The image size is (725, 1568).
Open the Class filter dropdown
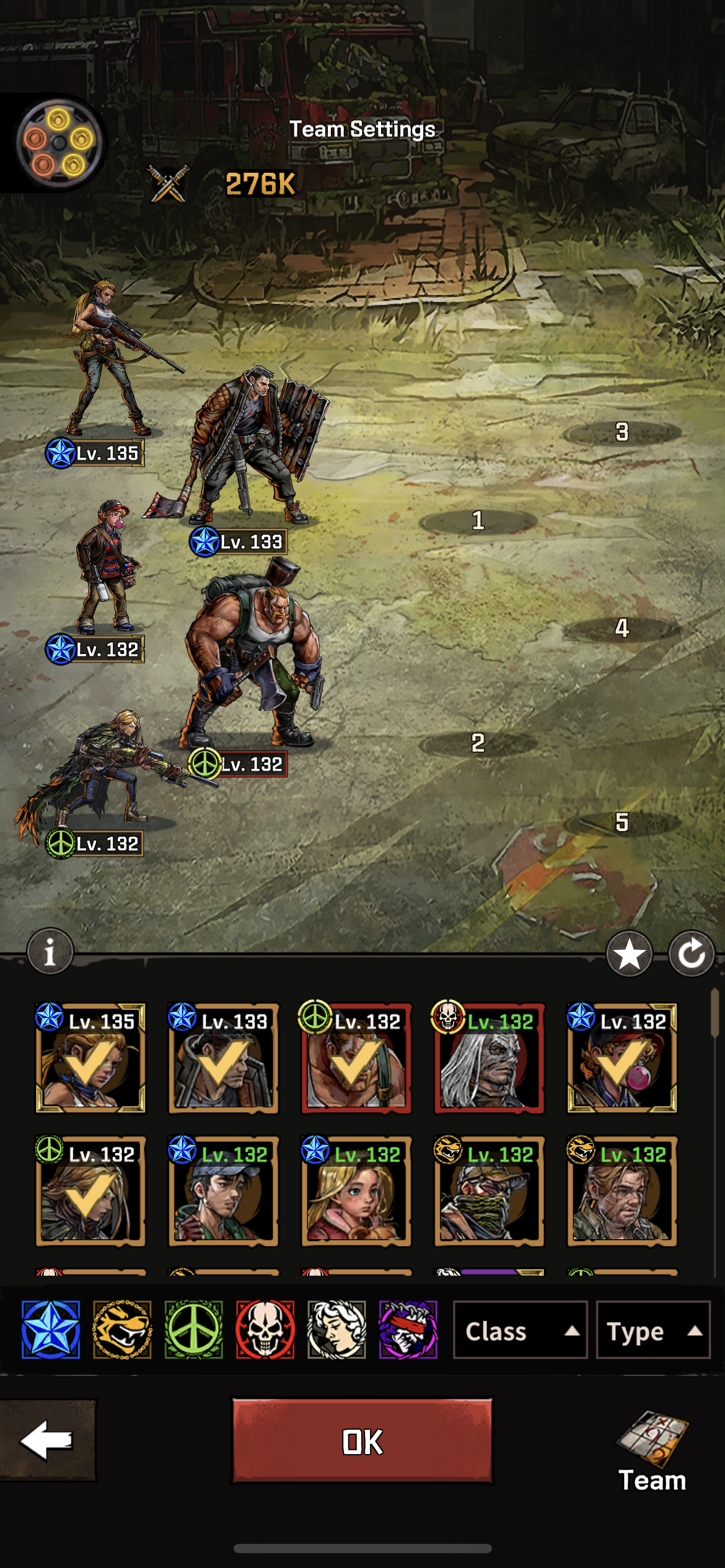(x=520, y=1330)
